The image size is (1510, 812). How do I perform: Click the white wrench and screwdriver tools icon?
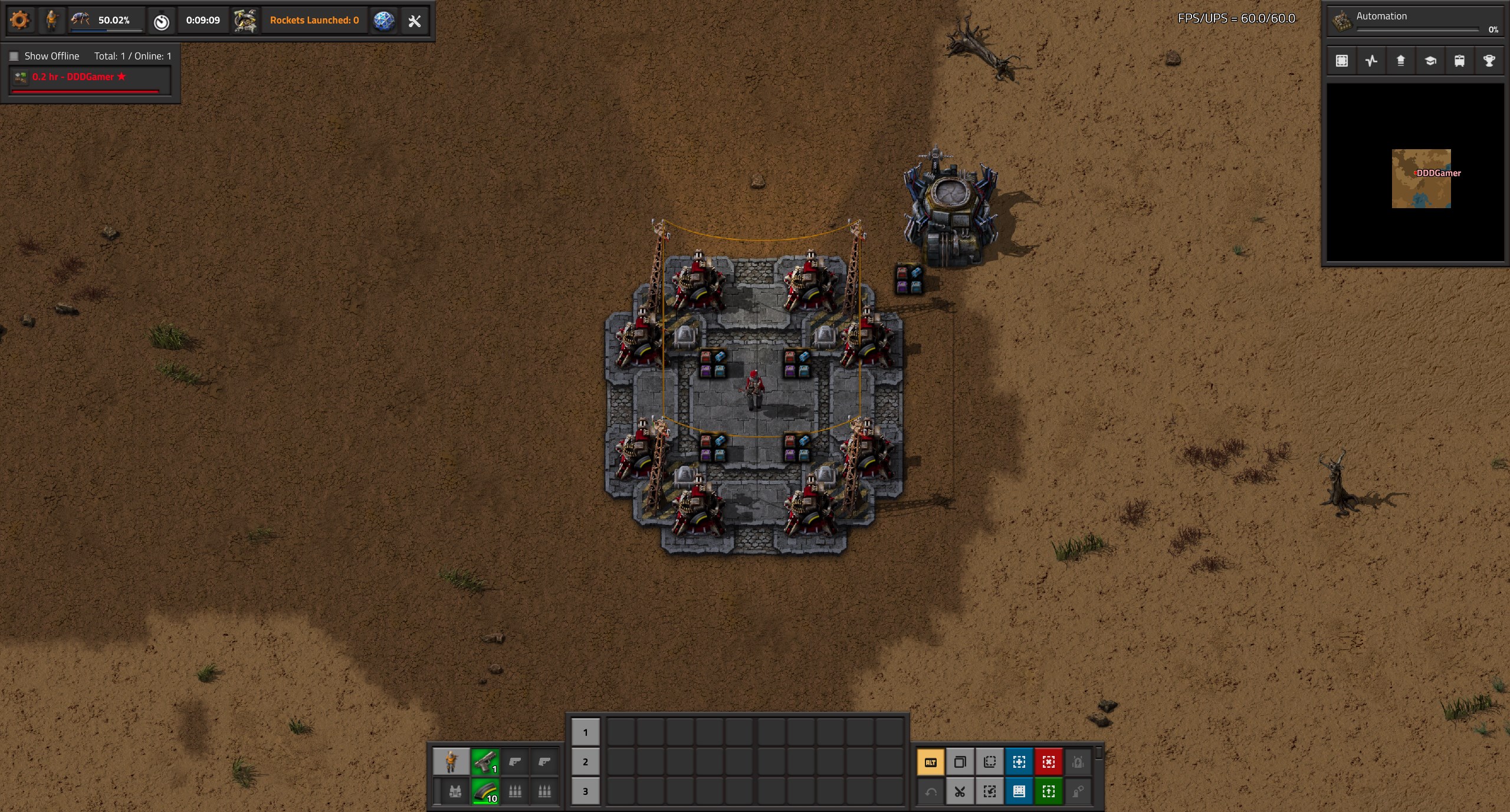coord(415,21)
